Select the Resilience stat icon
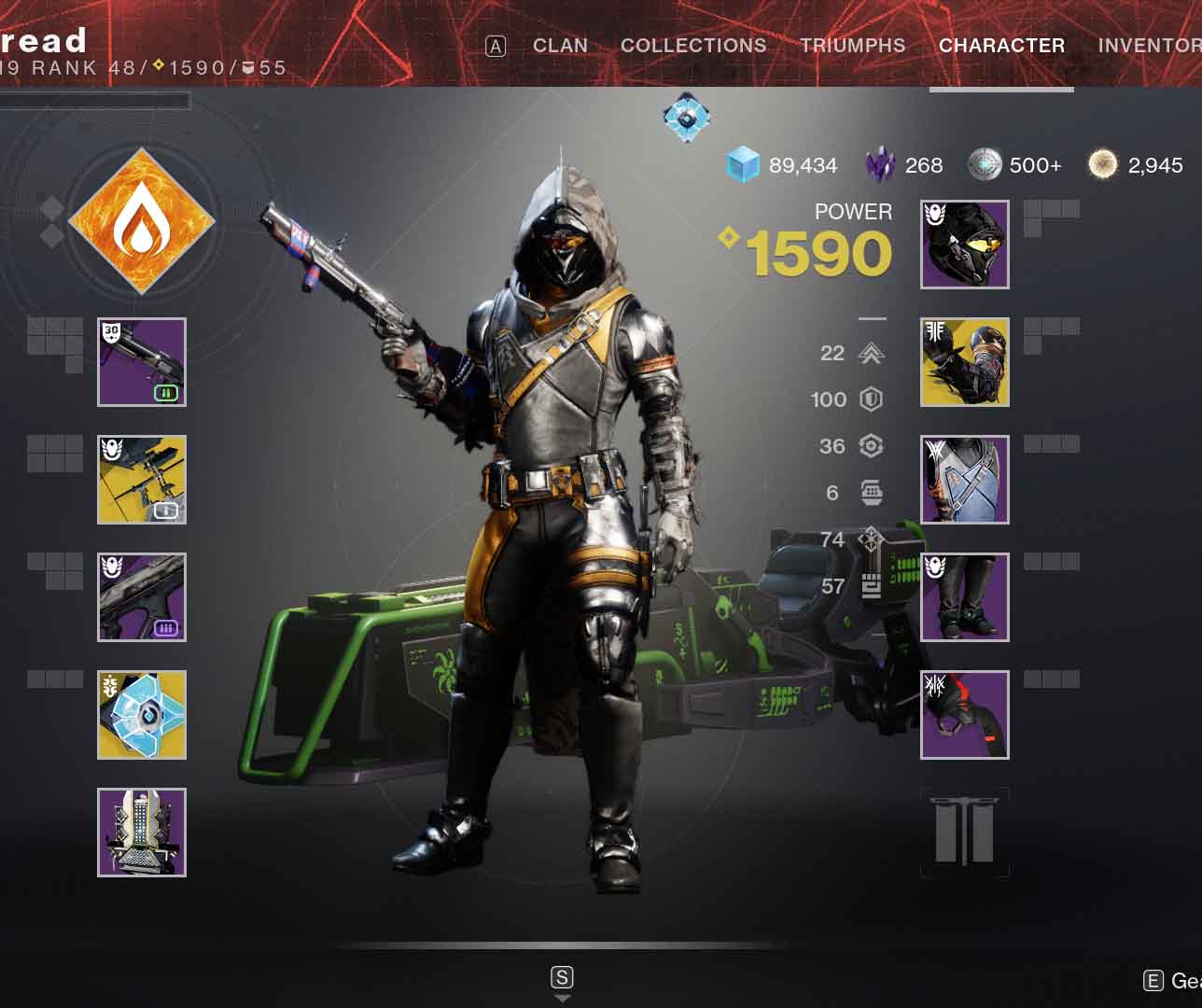 tap(870, 399)
